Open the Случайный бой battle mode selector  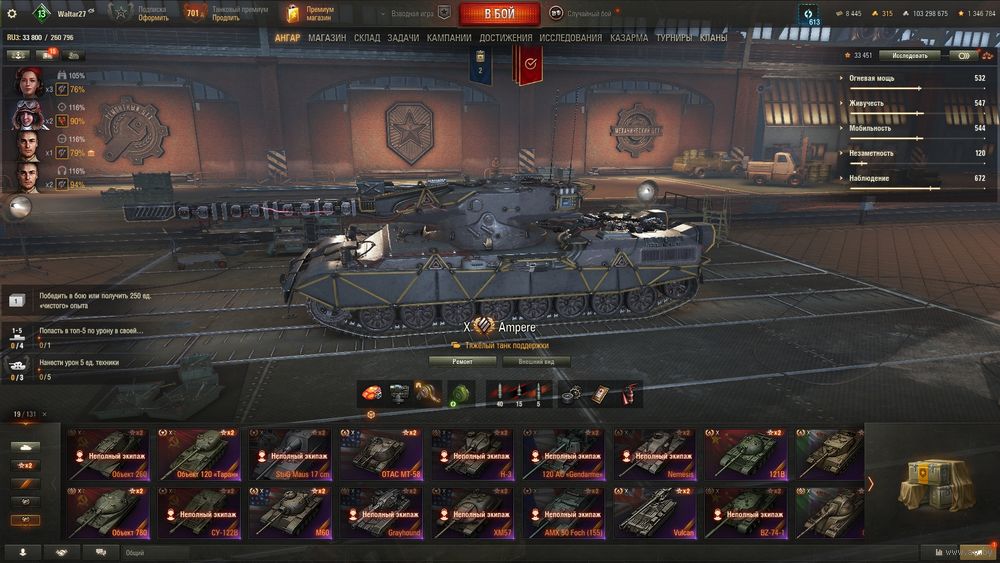point(588,14)
